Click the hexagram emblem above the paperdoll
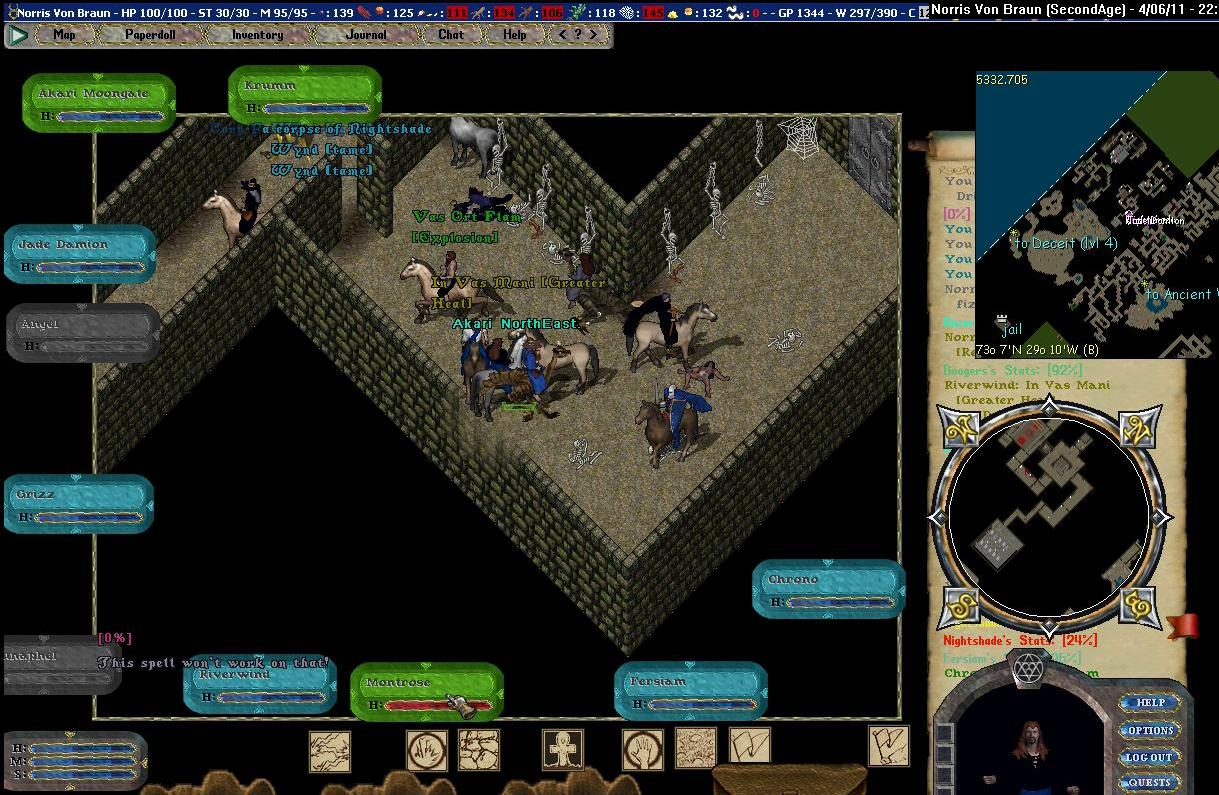The image size is (1219, 795). point(1028,668)
